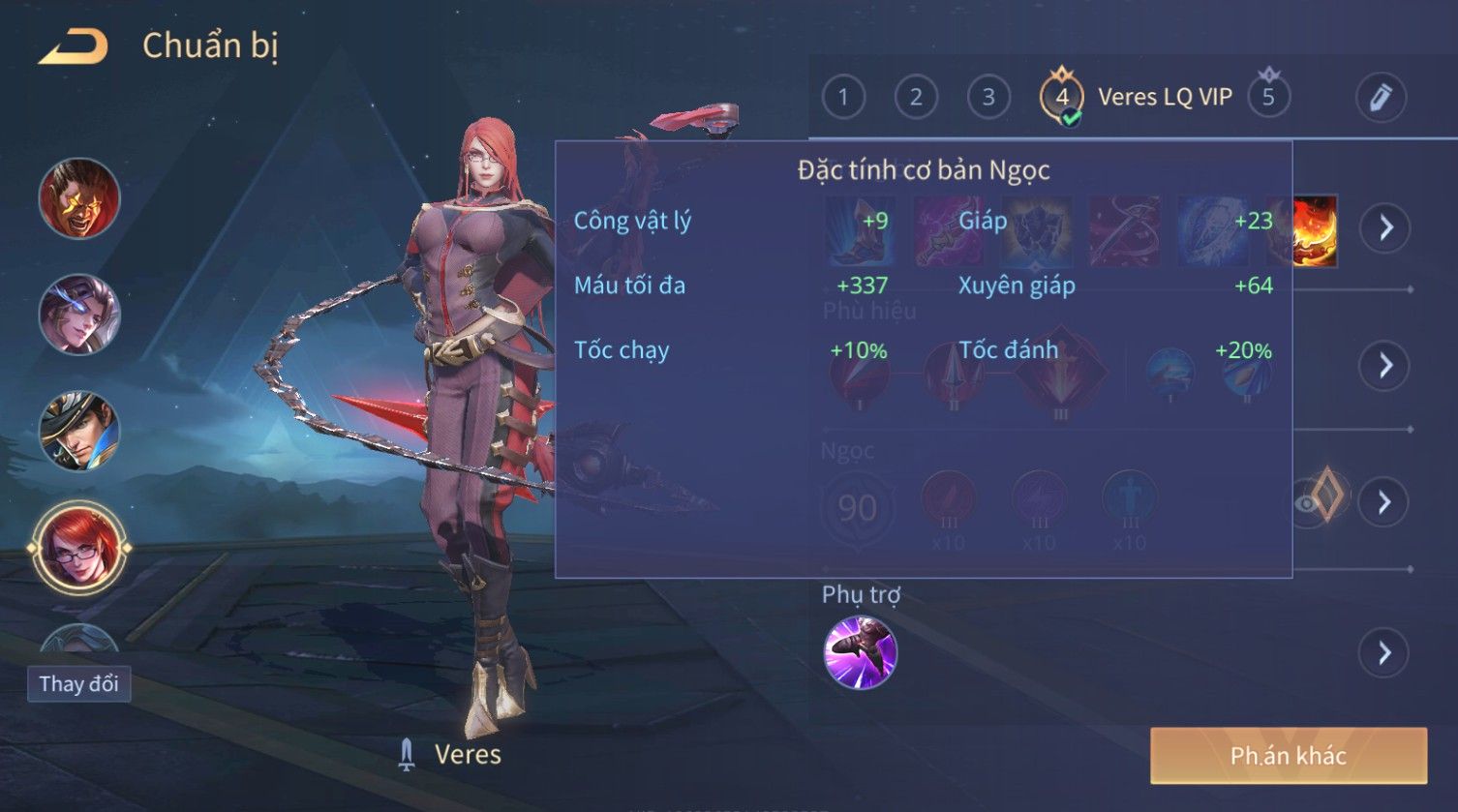The image size is (1458, 812).
Task: Edit loadout name with the pencil icon
Action: coord(1380,97)
